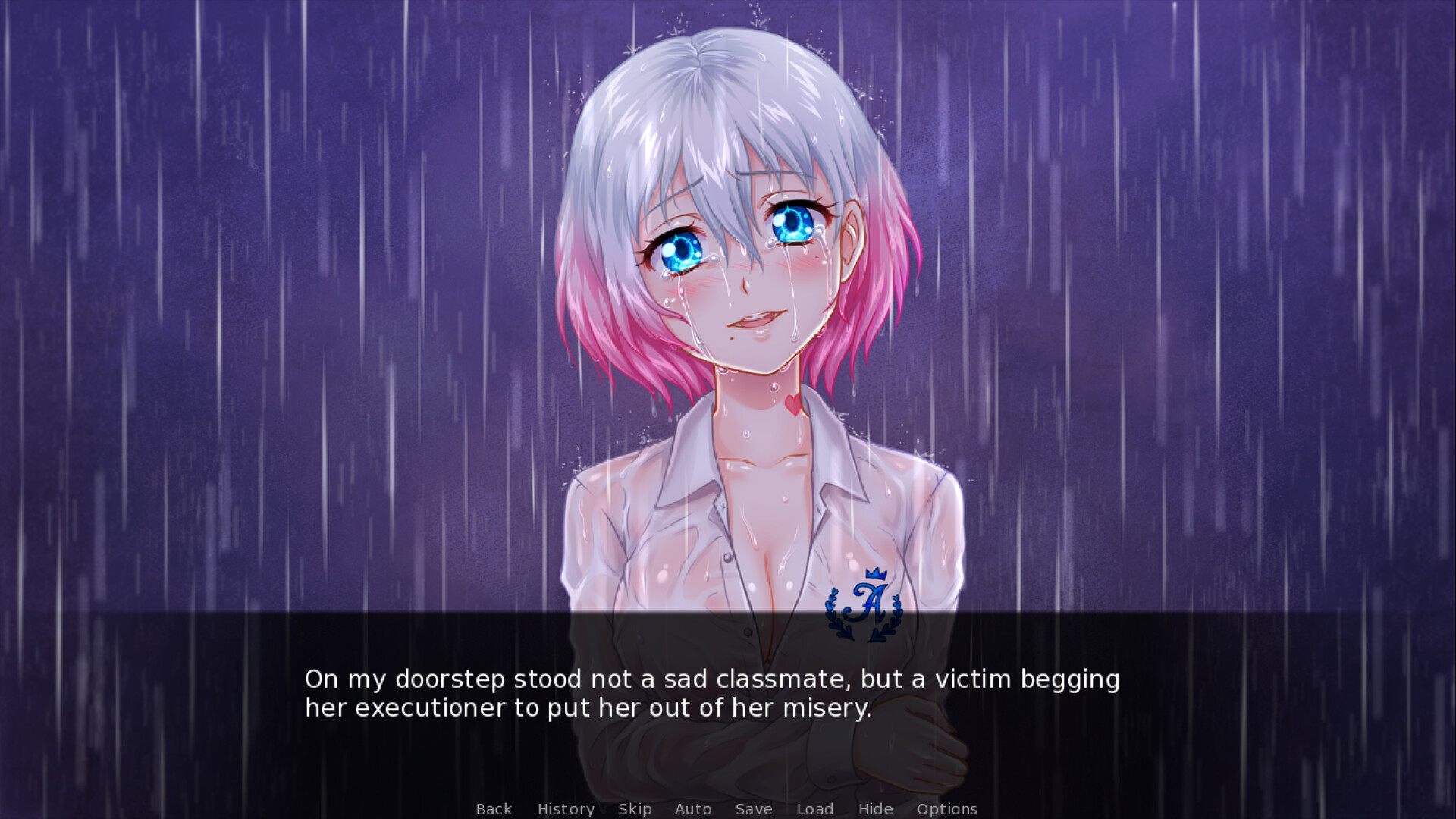This screenshot has width=1456, height=819.
Task: Go Back to the previous dialogue line
Action: [x=493, y=809]
